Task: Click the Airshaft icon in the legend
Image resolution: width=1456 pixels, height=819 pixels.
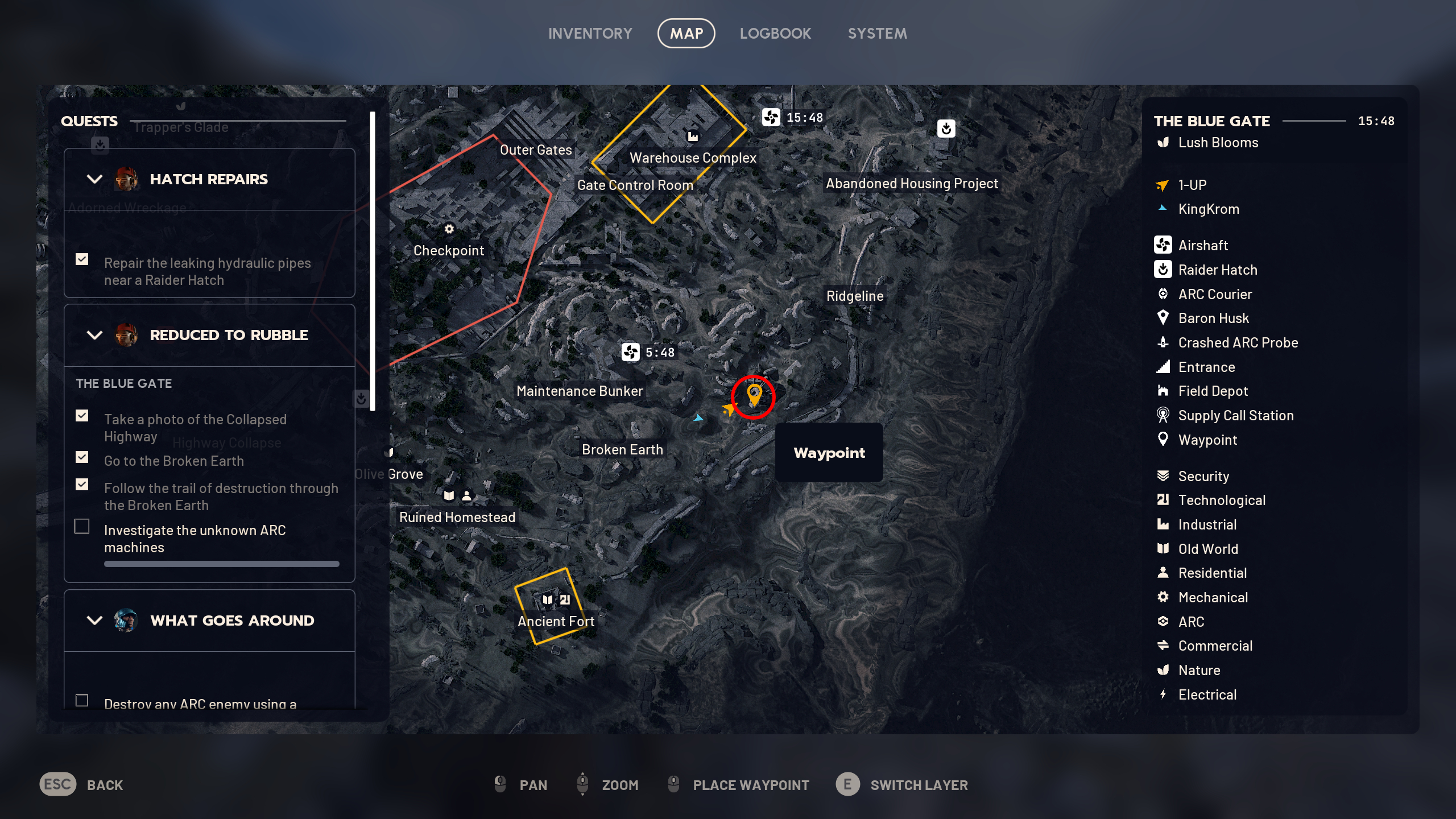Action: point(1164,245)
